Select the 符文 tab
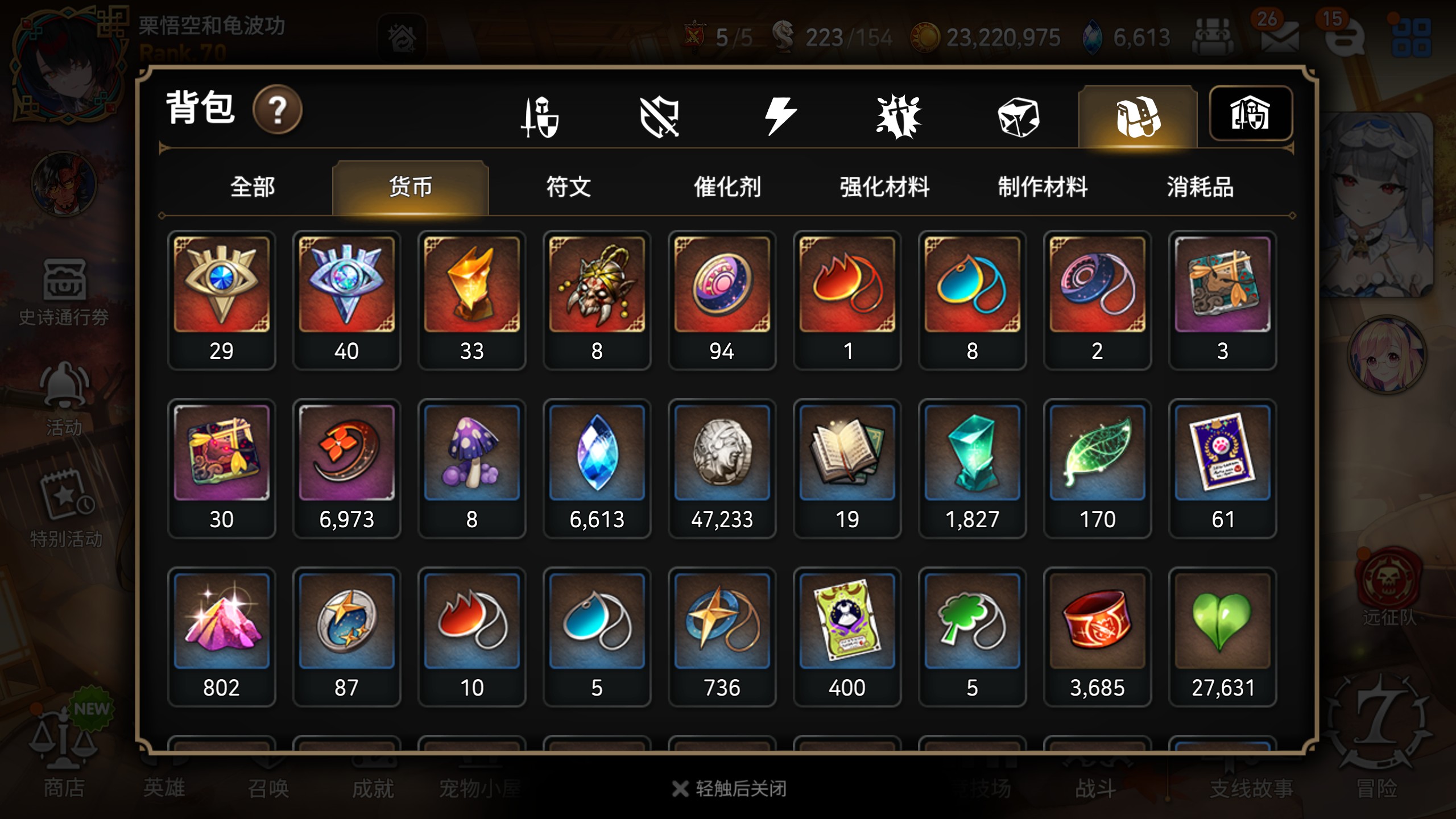This screenshot has width=1456, height=819. click(568, 187)
